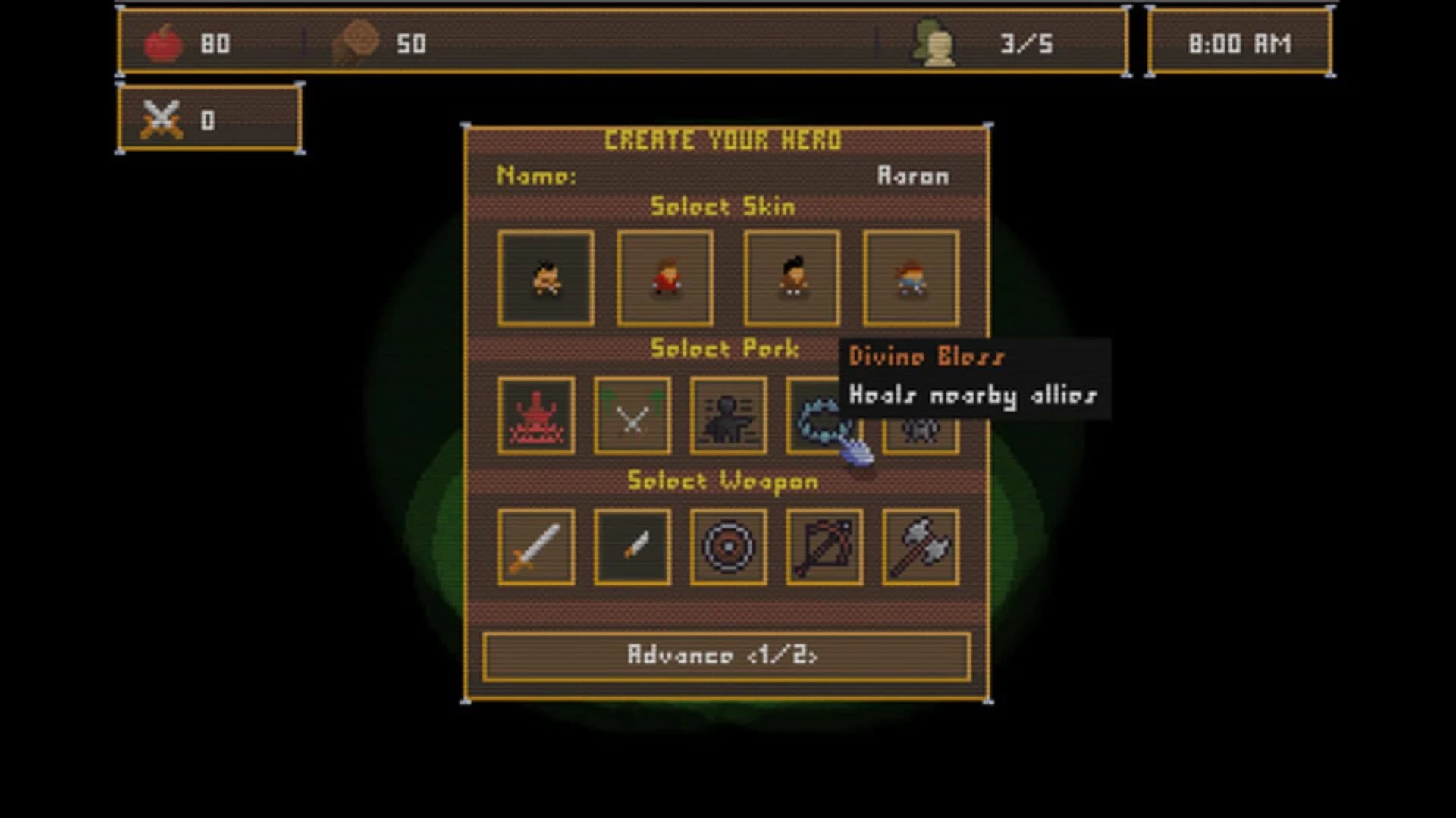This screenshot has width=1456, height=818.
Task: Select the first hero skin
Action: [x=546, y=277]
